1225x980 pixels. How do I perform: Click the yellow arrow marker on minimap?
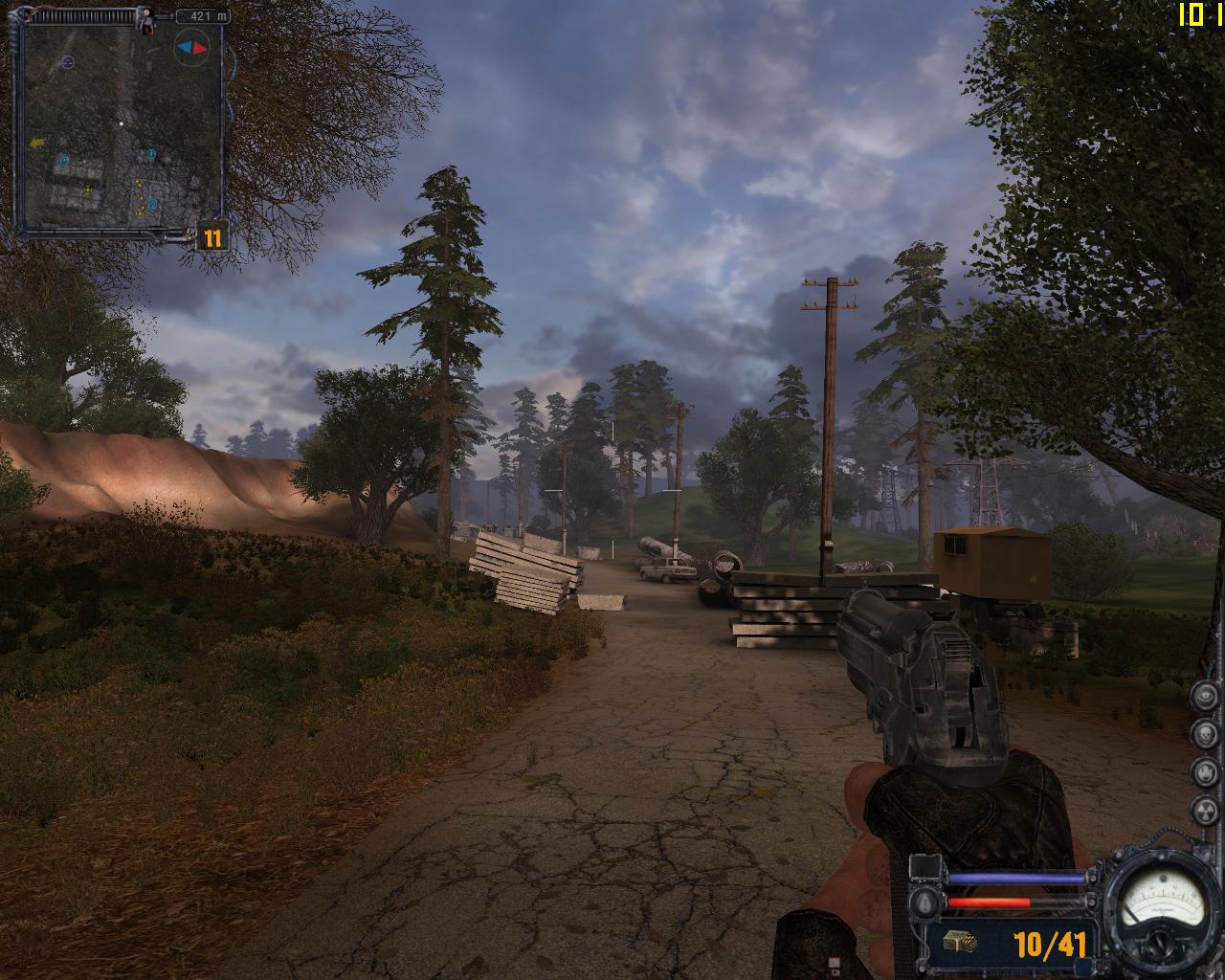point(38,143)
